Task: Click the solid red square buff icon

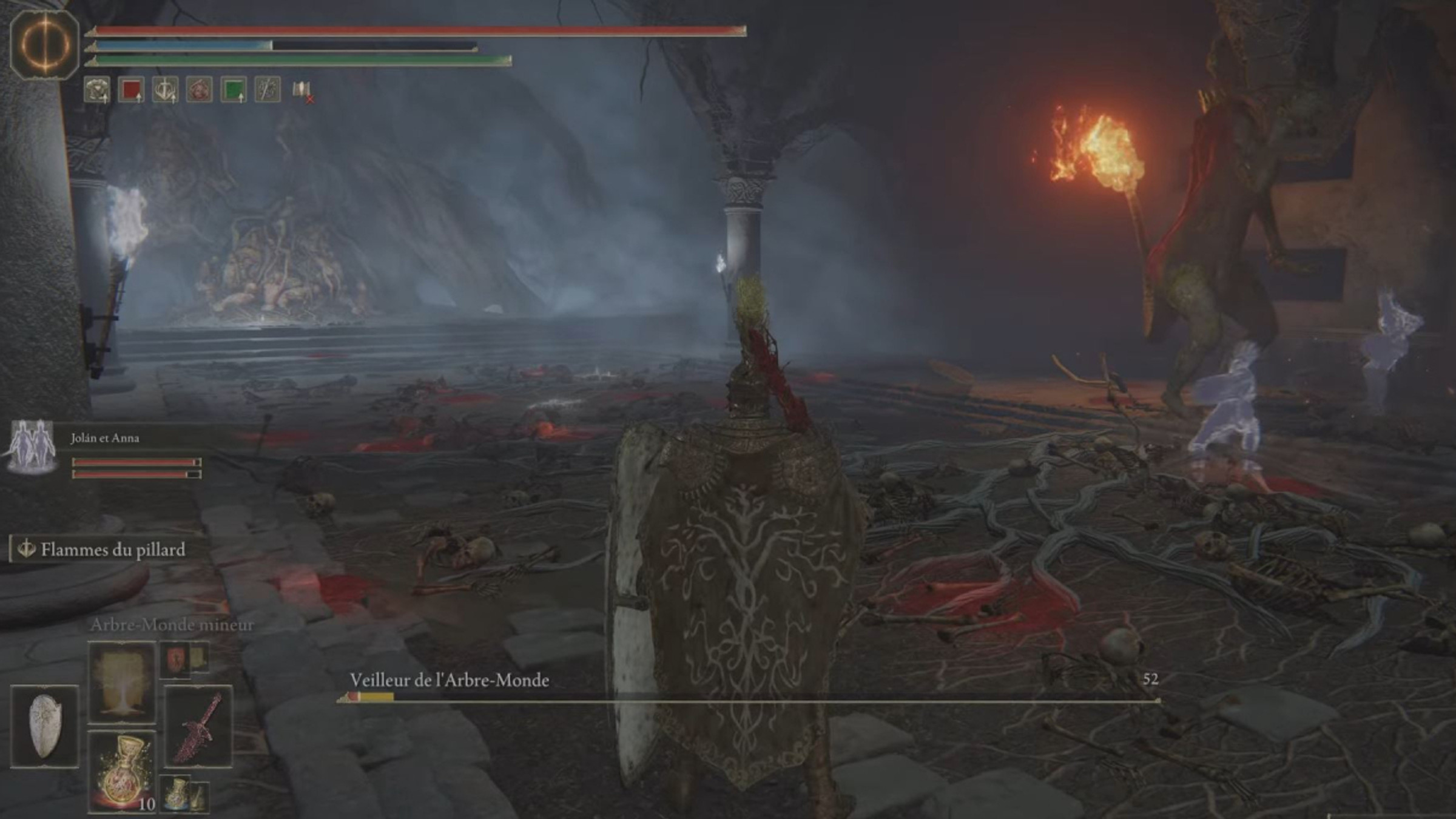Action: click(131, 90)
